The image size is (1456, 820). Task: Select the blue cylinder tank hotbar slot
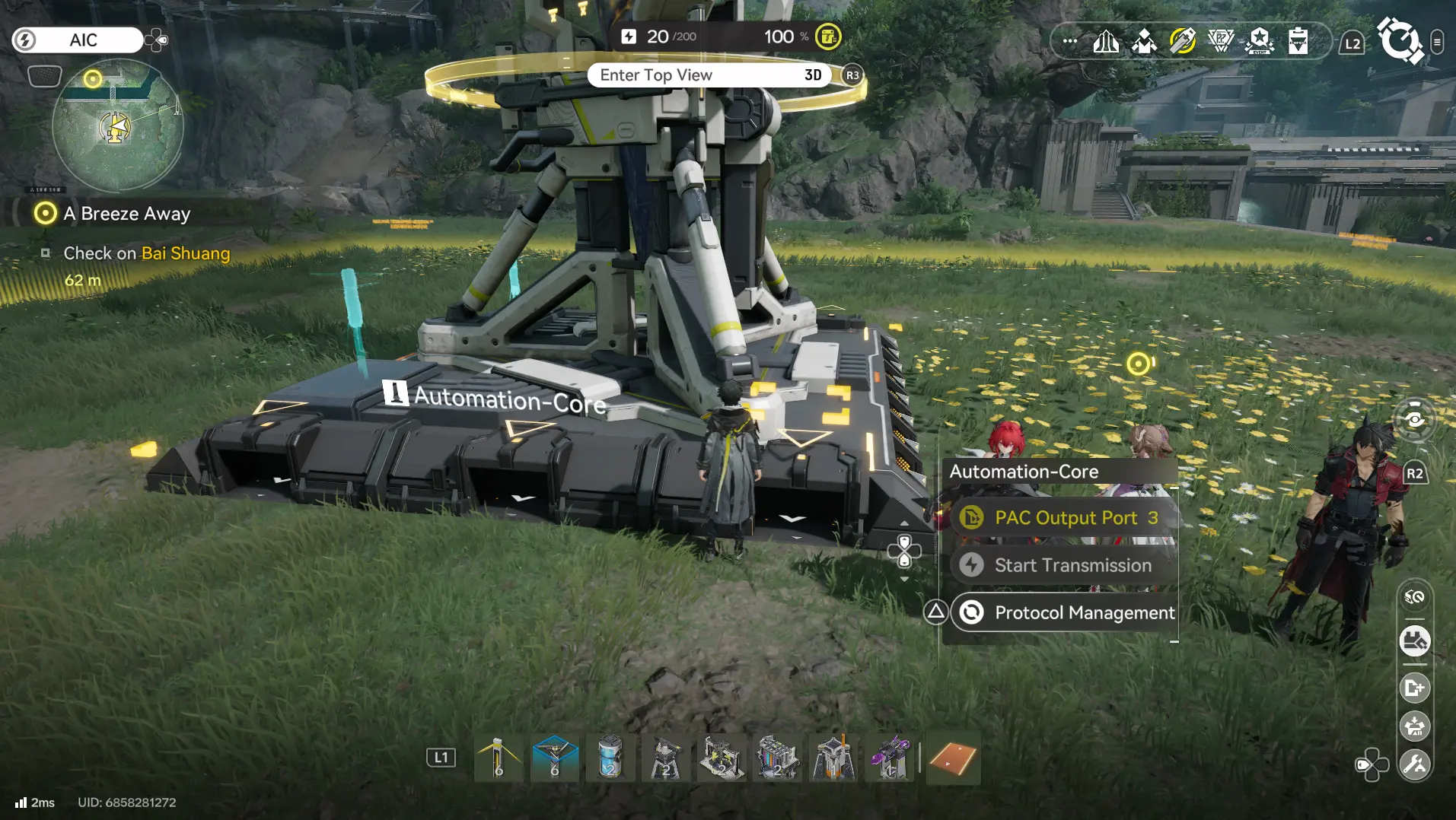[x=610, y=758]
